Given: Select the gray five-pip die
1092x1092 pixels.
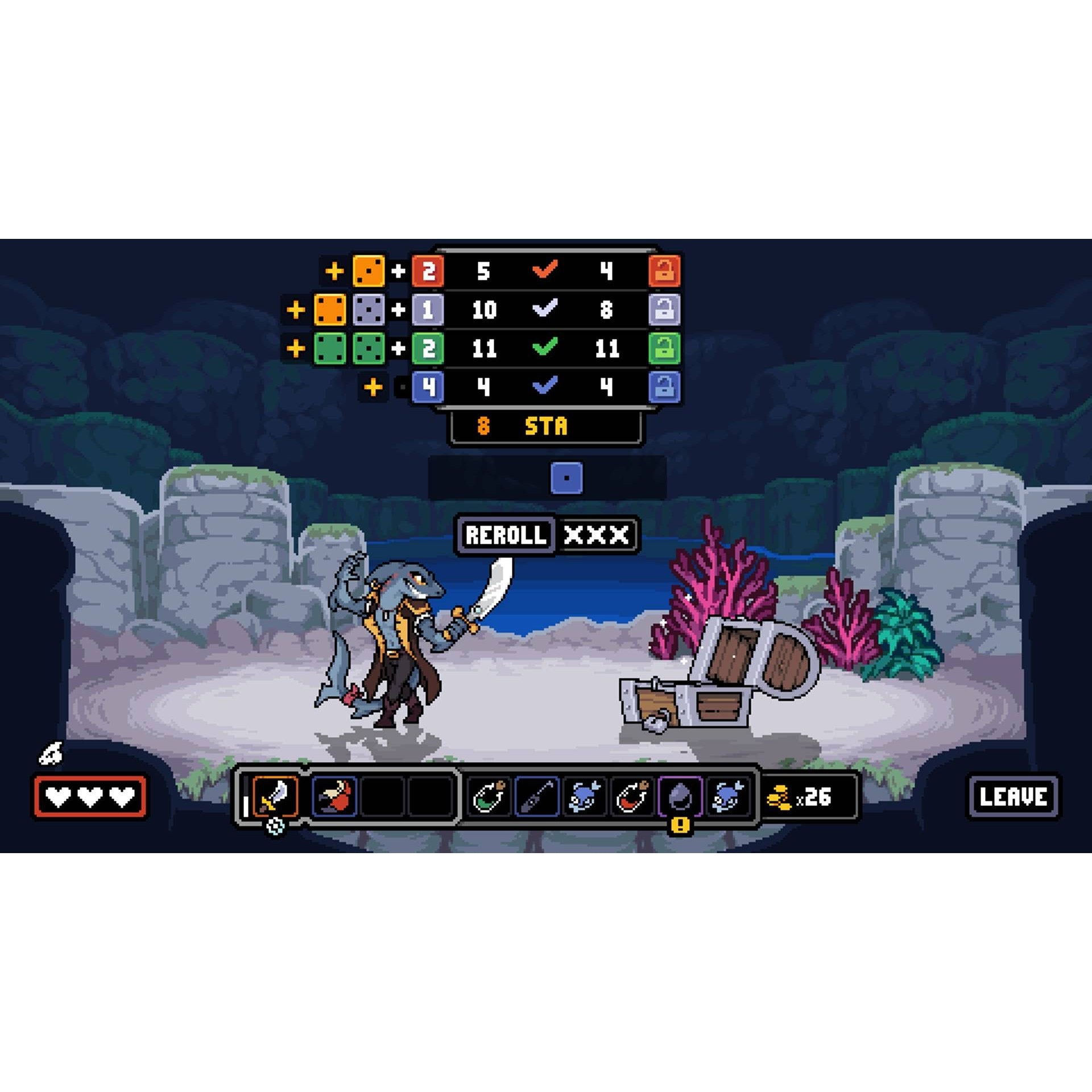Looking at the screenshot, I should pos(369,311).
